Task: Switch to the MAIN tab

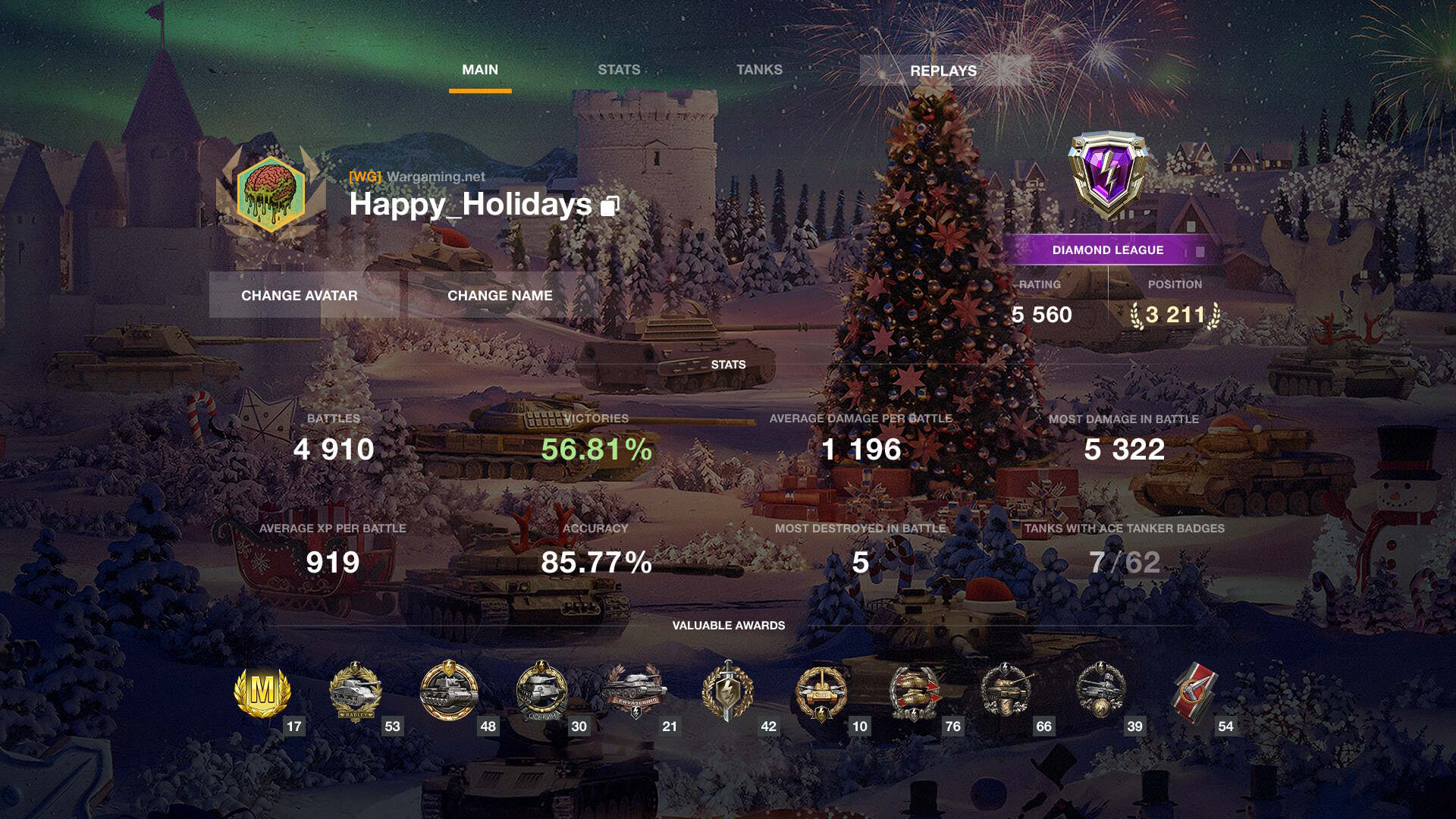Action: (480, 70)
